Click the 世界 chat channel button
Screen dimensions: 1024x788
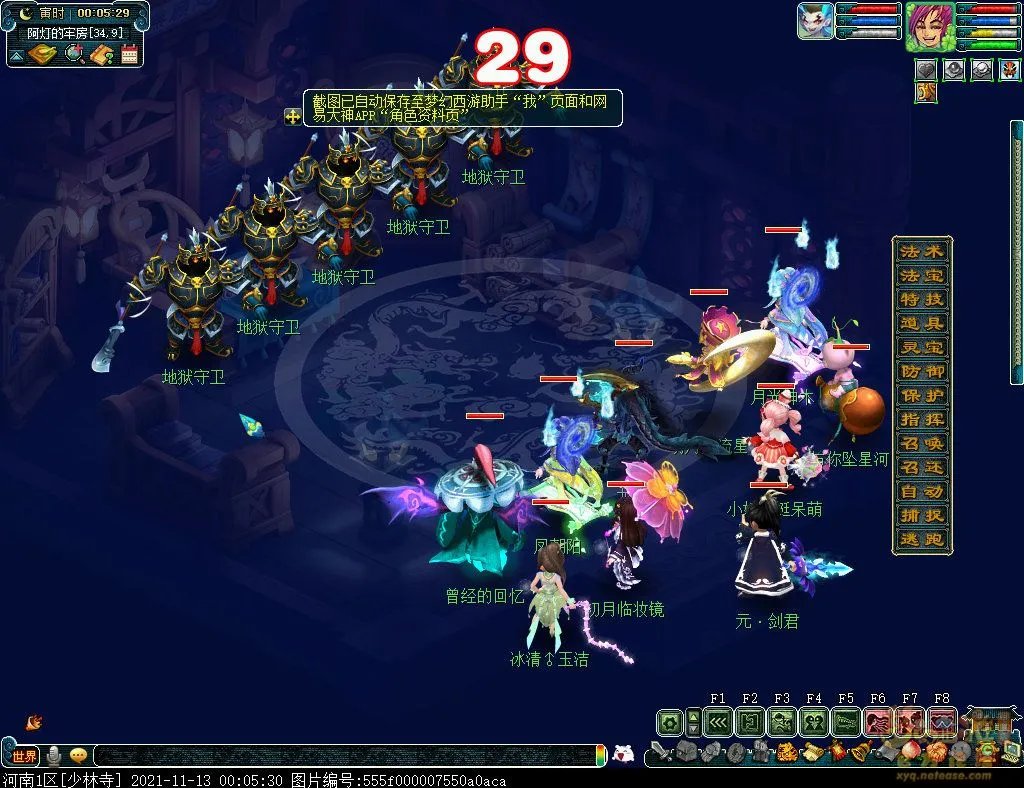[x=24, y=756]
